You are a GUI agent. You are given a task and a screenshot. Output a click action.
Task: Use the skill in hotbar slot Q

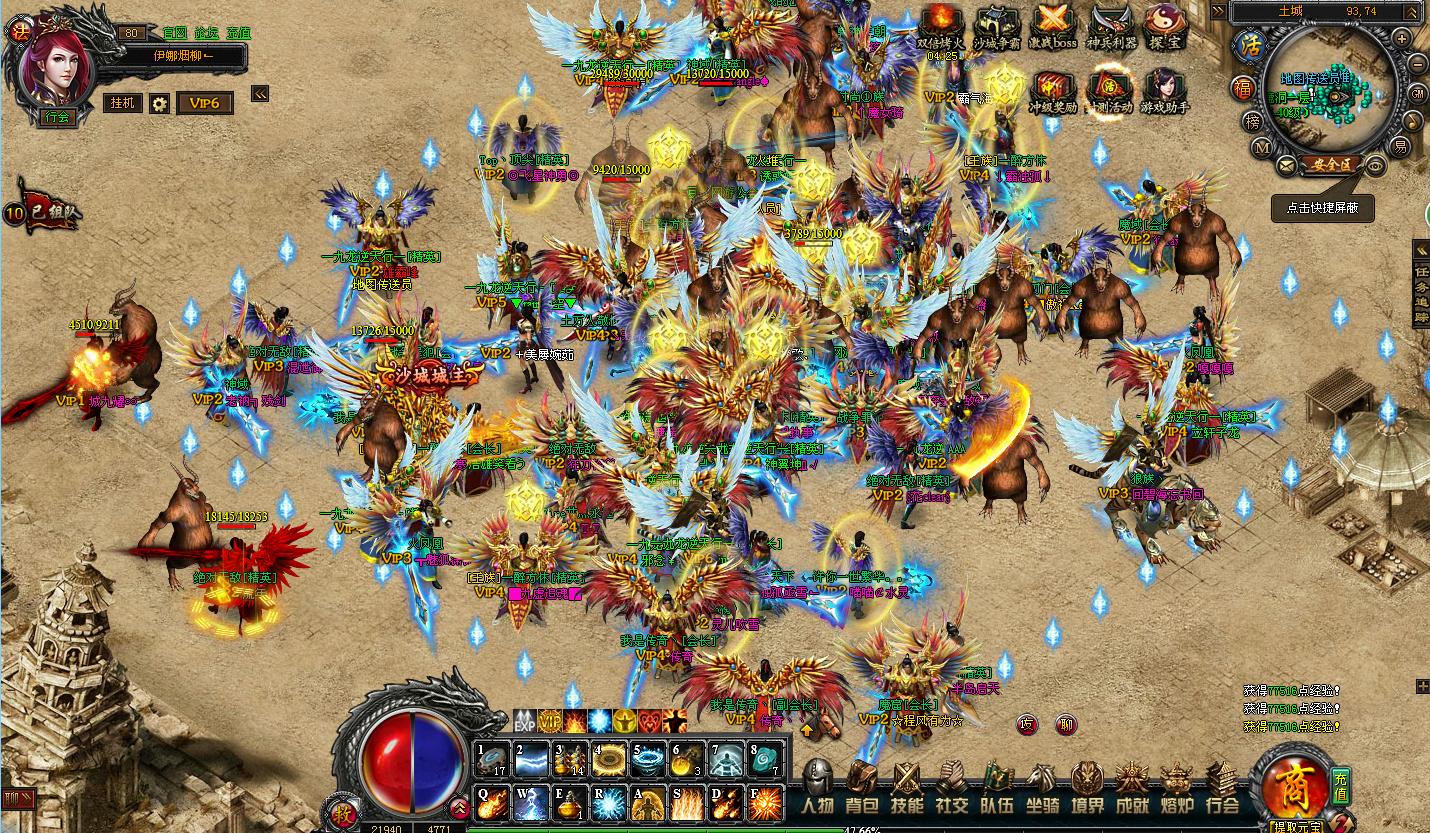pos(493,802)
